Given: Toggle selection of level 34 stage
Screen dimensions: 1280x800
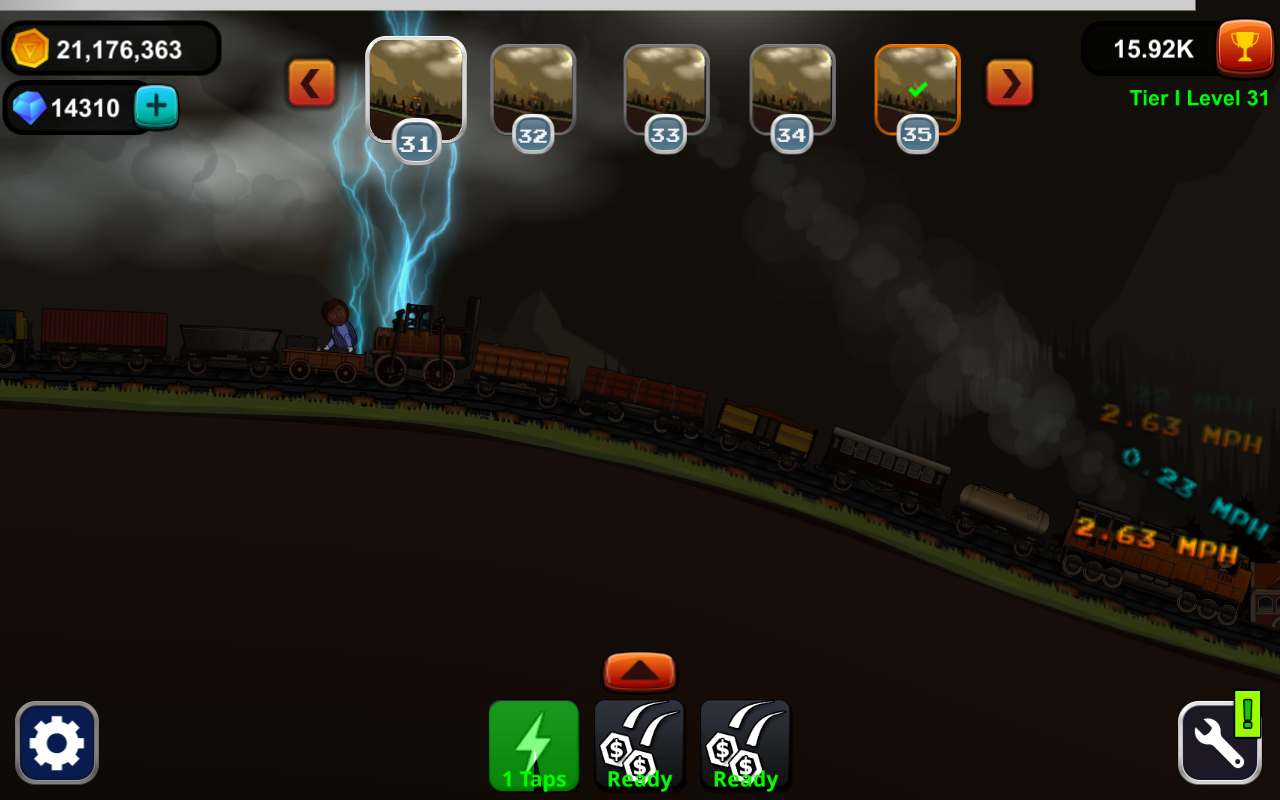Looking at the screenshot, I should [791, 90].
